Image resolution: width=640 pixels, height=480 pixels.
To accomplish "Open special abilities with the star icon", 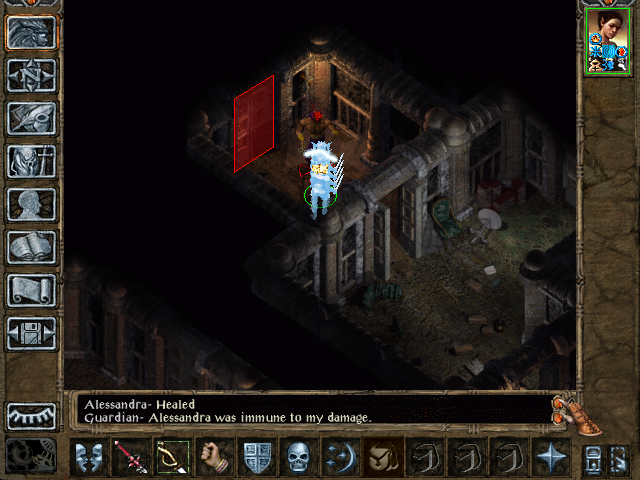I will pyautogui.click(x=550, y=457).
